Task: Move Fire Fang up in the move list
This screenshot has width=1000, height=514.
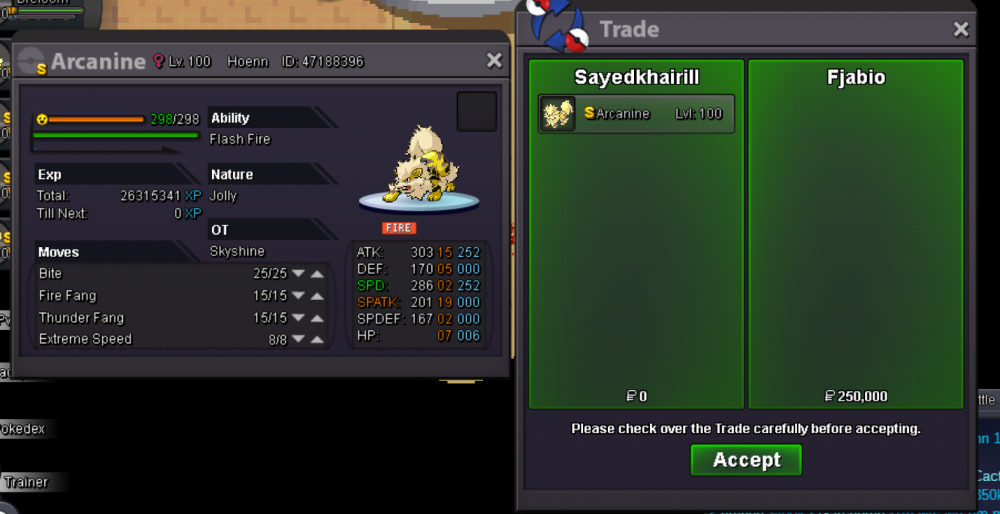Action: (317, 296)
